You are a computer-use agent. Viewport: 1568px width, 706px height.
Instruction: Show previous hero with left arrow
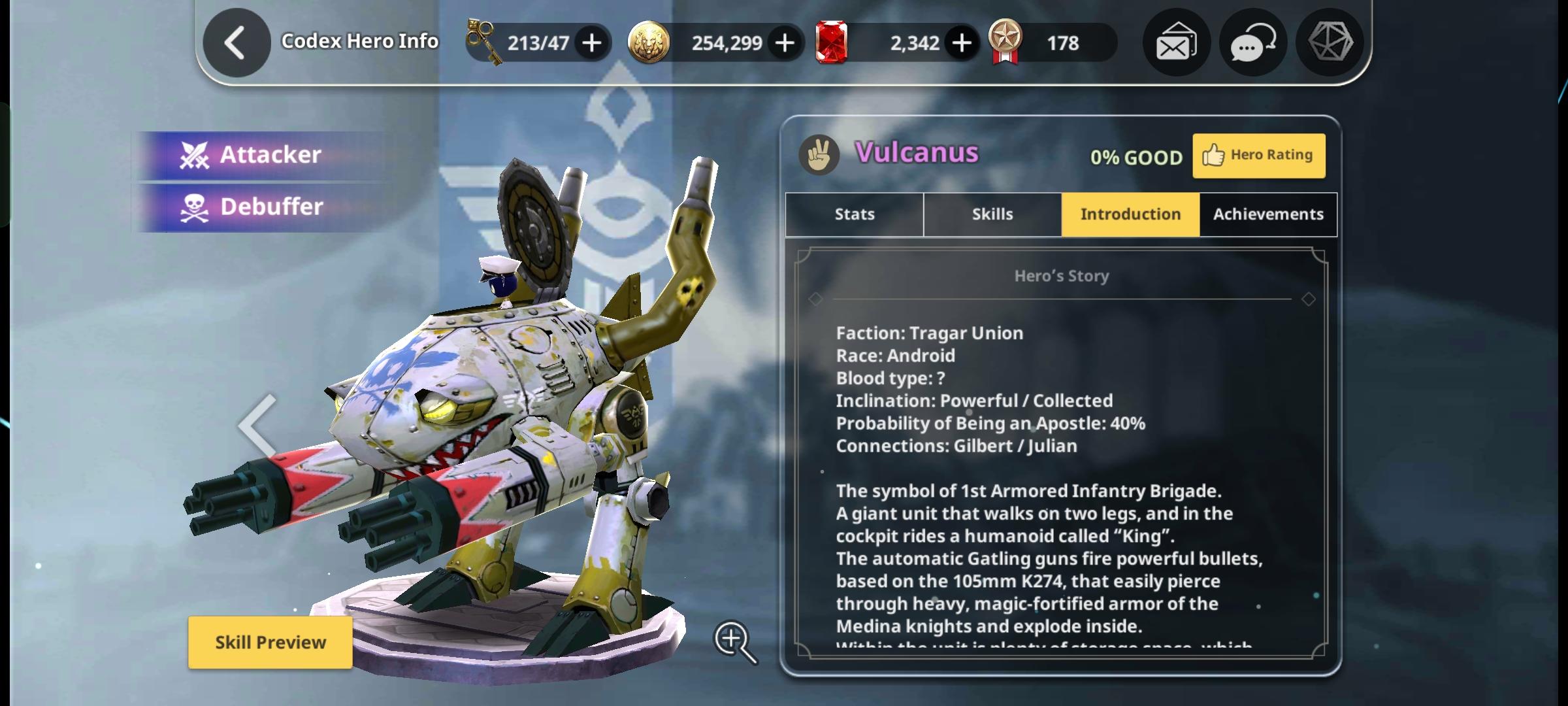257,426
